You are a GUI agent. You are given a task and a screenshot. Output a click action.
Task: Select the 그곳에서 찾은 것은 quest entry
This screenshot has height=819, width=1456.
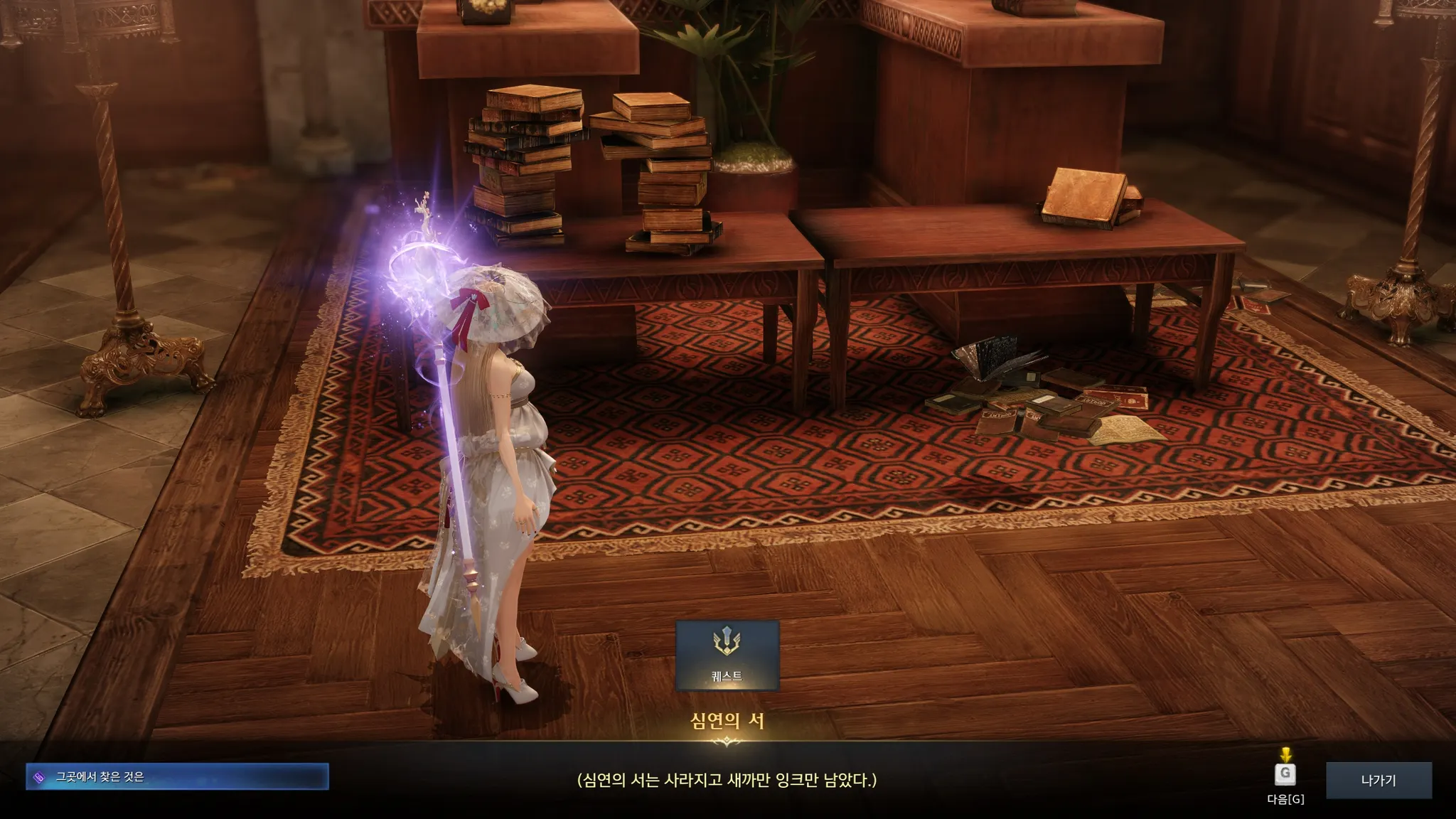pos(177,777)
